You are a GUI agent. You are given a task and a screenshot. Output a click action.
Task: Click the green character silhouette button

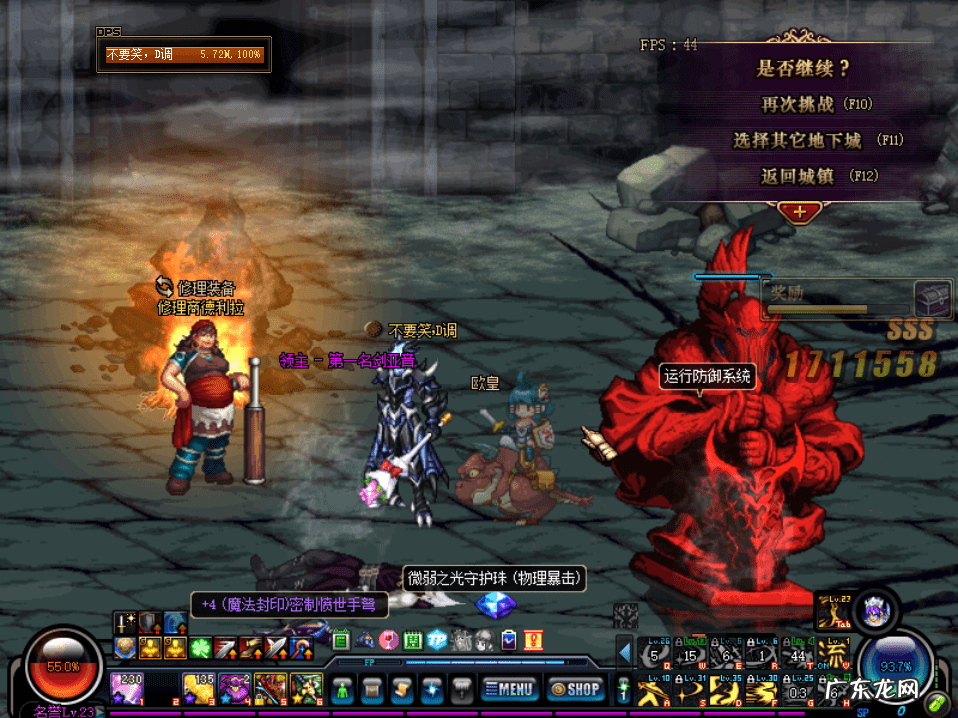[x=343, y=688]
